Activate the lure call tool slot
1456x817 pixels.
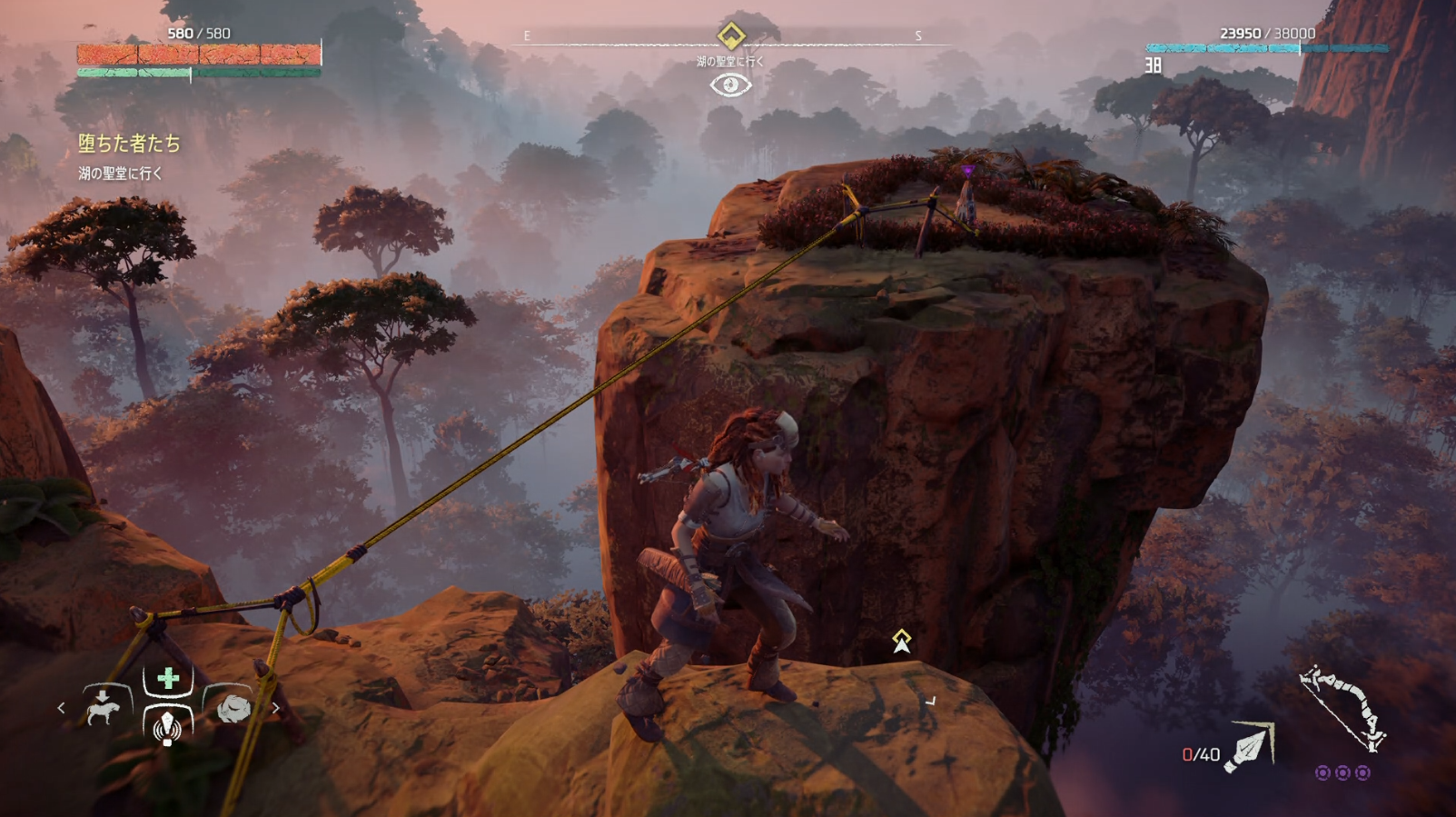[167, 727]
